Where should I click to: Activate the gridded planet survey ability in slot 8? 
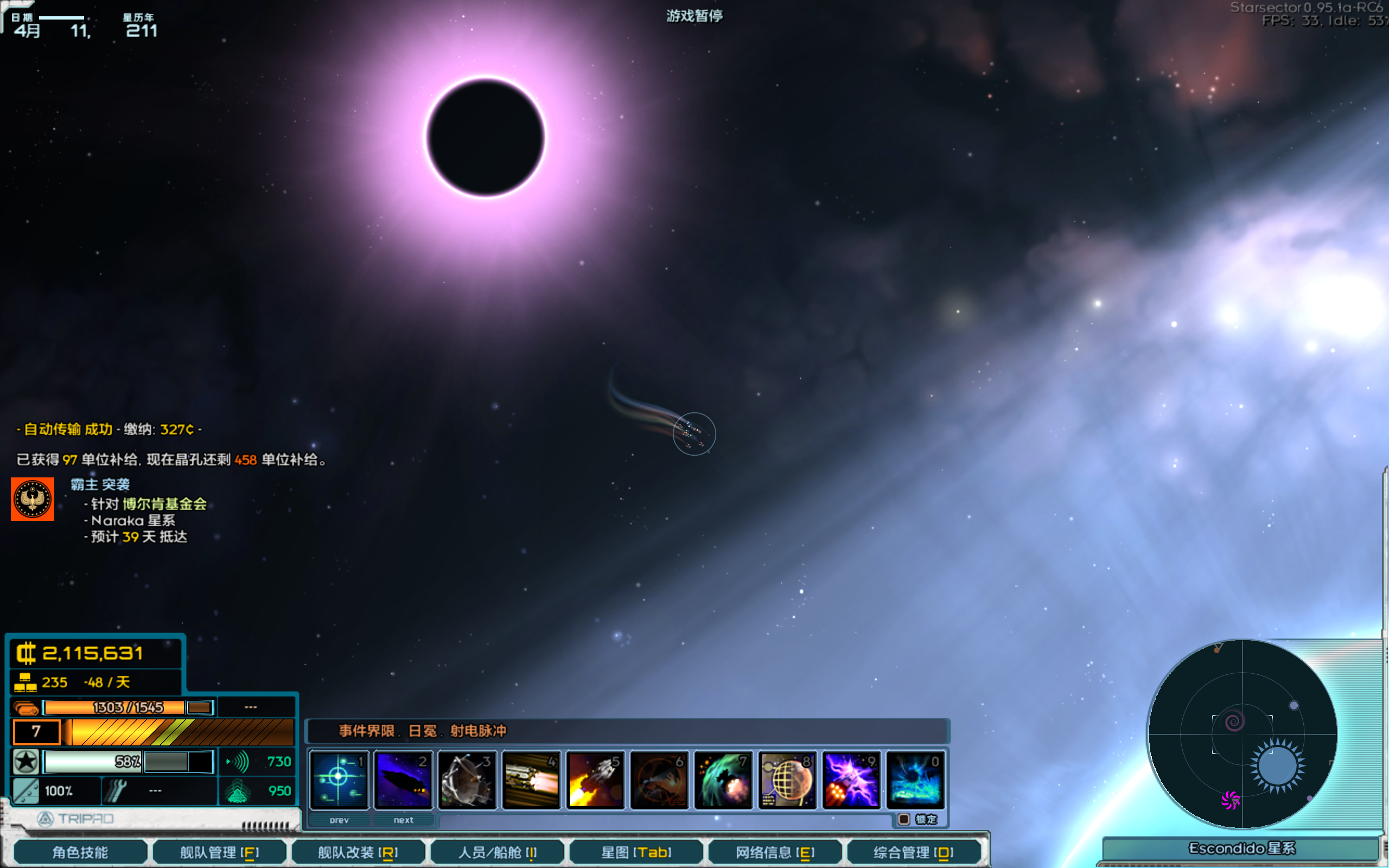click(787, 779)
